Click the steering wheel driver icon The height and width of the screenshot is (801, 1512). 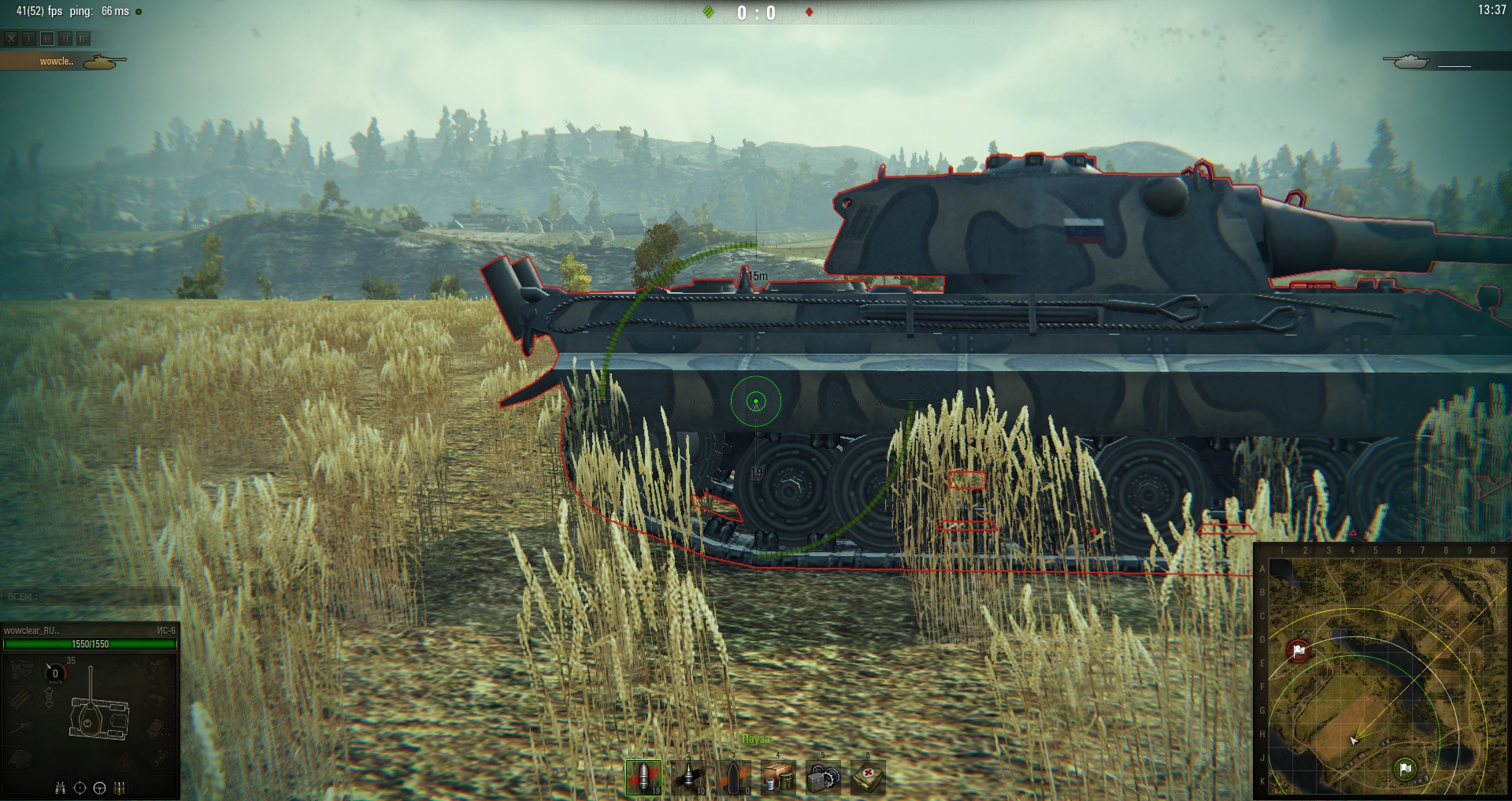100,788
